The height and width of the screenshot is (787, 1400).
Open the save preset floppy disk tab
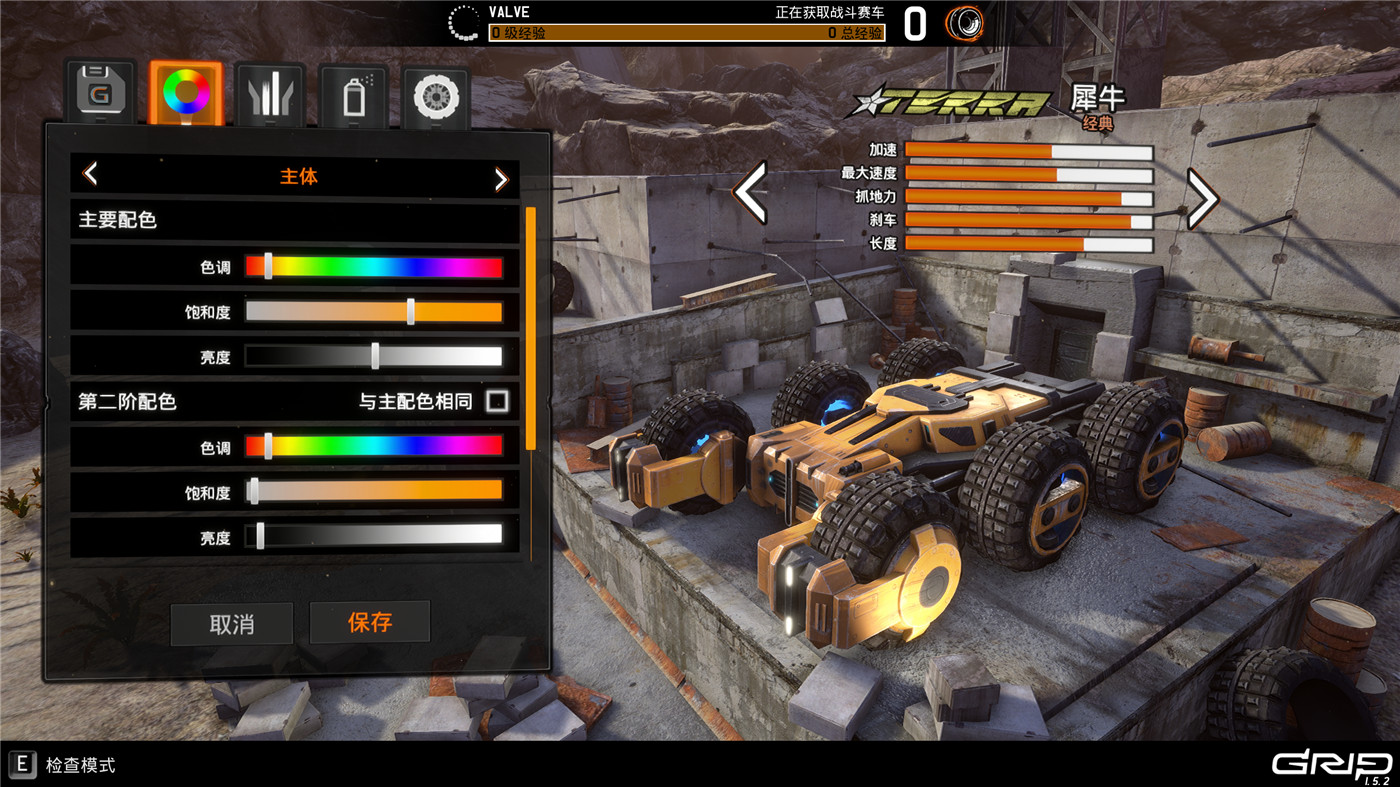coord(100,93)
